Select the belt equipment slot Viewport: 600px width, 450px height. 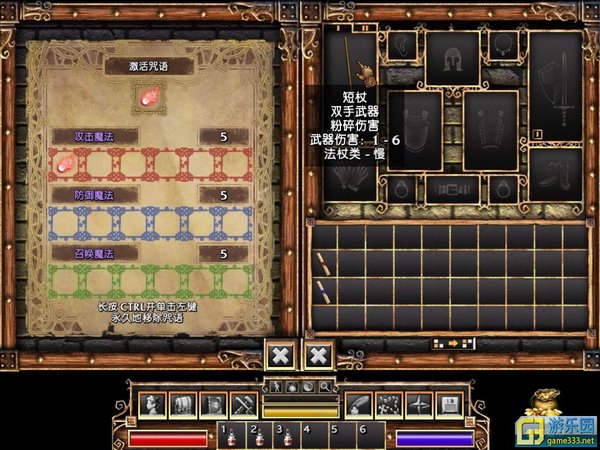pos(452,189)
